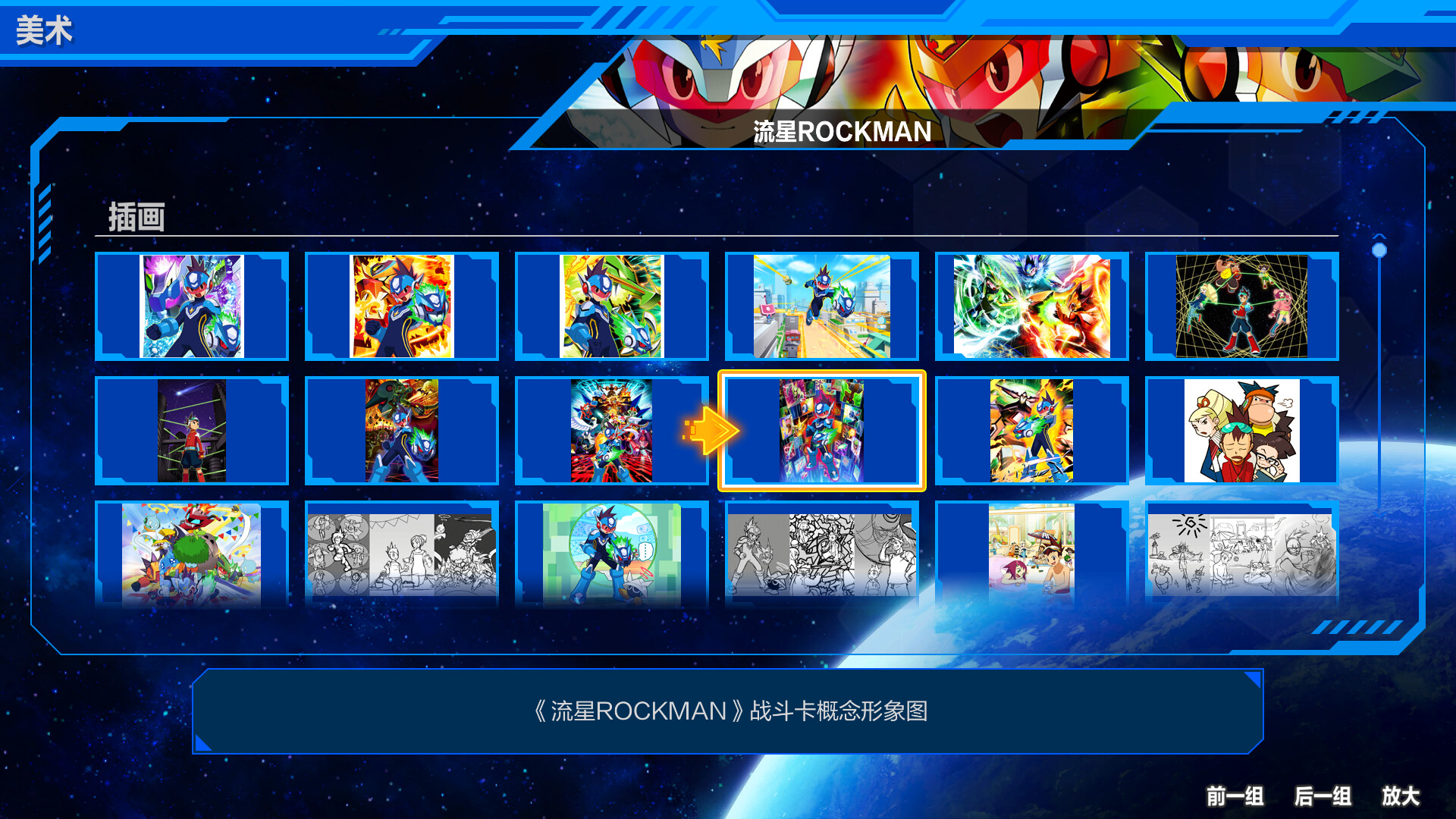Select the shooting star night scene thumbnail
This screenshot has width=1456, height=819.
coord(192,431)
